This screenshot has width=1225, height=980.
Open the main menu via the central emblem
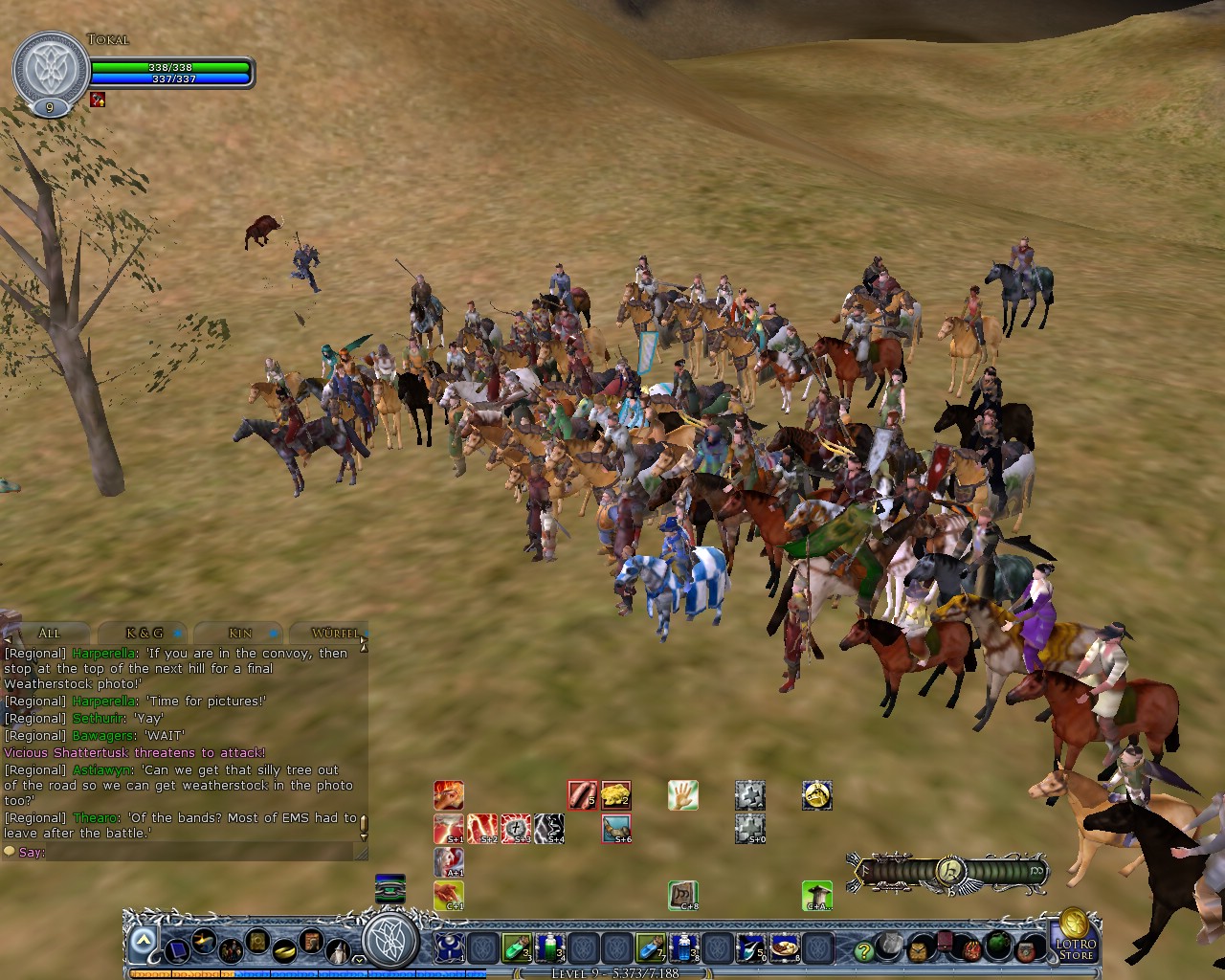pyautogui.click(x=391, y=944)
